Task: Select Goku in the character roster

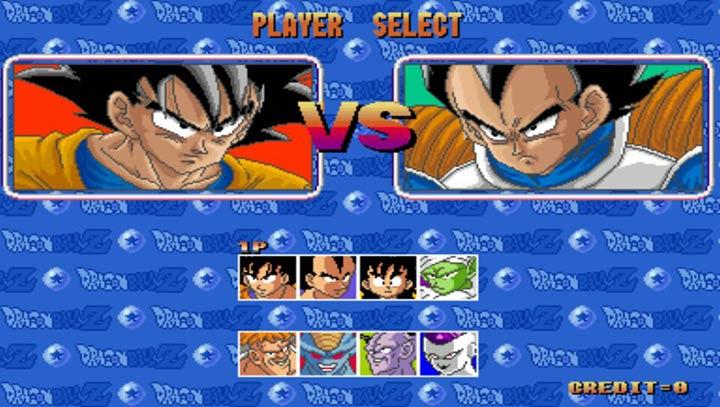Action: 268,277
